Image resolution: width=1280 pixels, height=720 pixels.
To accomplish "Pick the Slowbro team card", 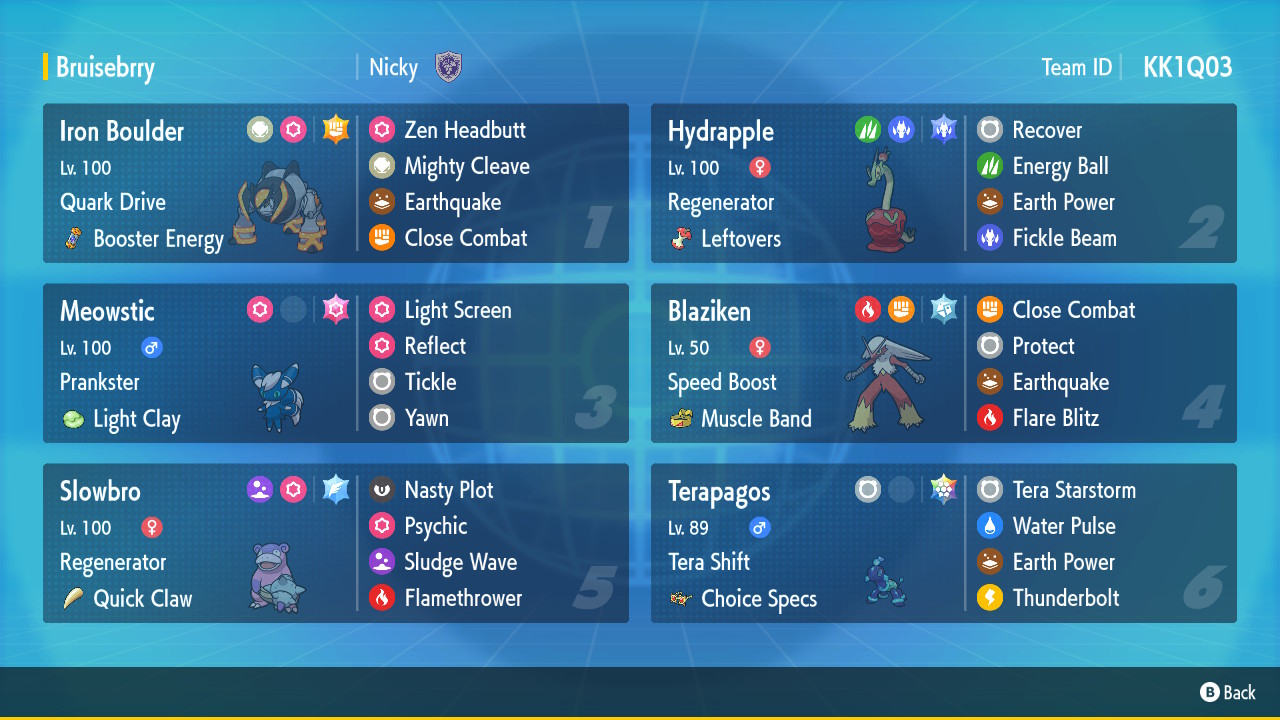I will [335, 543].
